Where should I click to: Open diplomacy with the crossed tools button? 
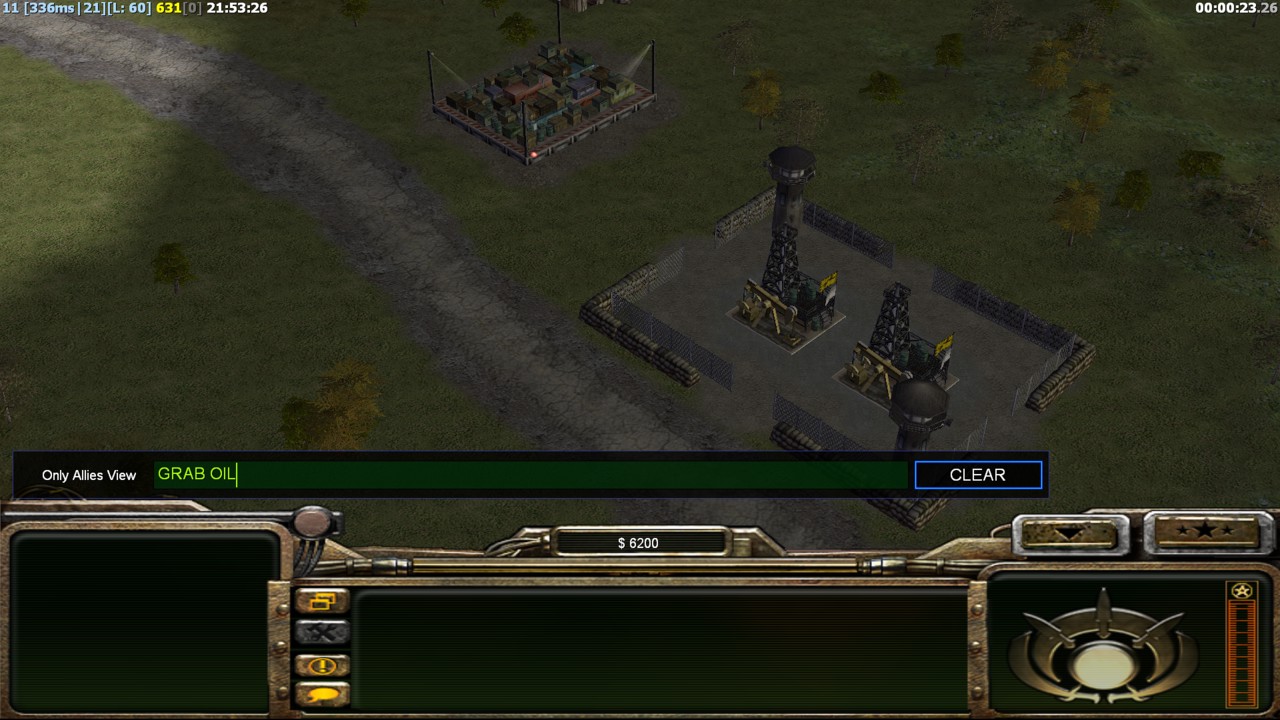tap(322, 633)
